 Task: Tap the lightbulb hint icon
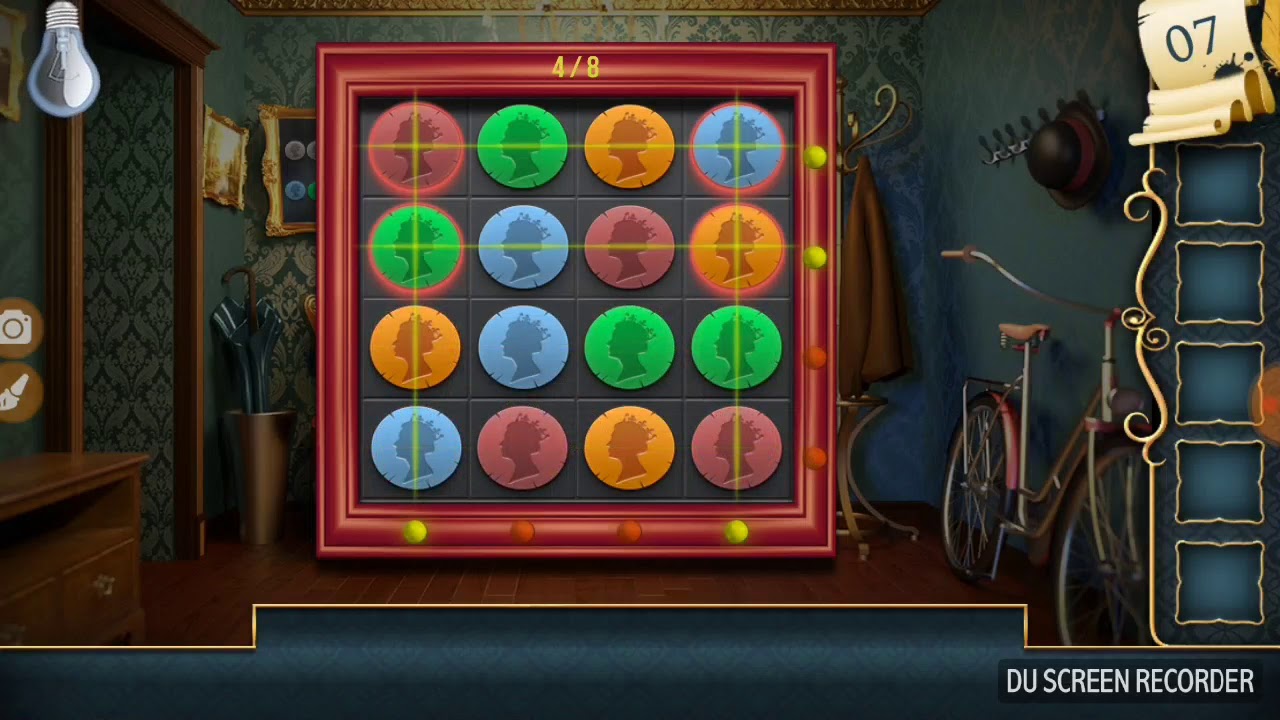coord(63,60)
